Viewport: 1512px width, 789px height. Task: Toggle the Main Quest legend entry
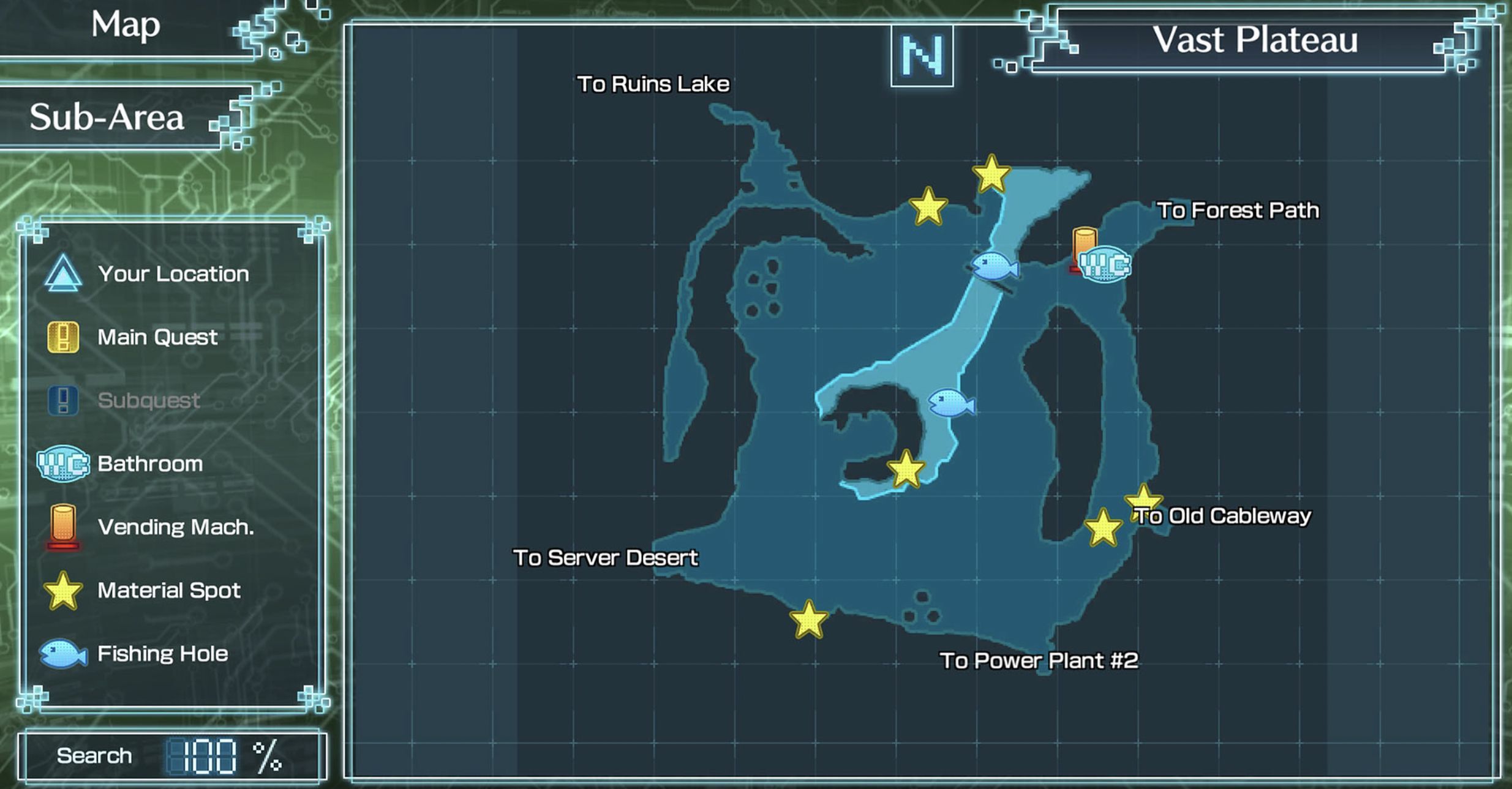click(156, 337)
